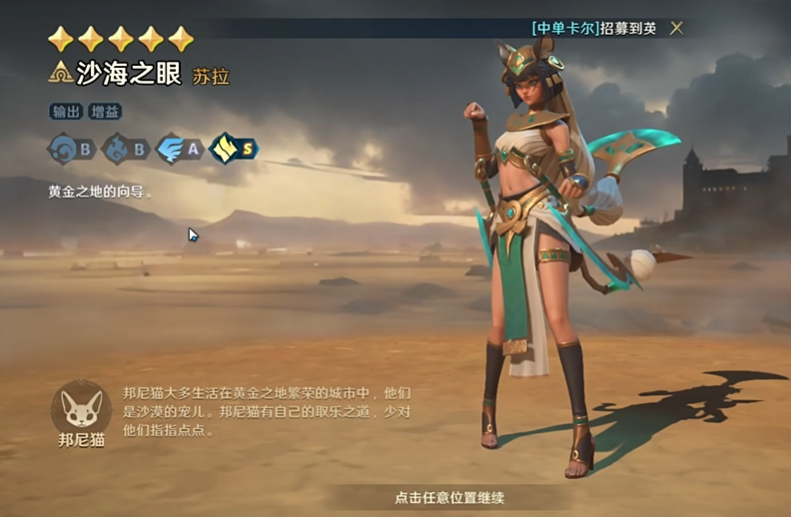Close the recruitment announcement banner
Screen dimensions: 791x517
[677, 28]
